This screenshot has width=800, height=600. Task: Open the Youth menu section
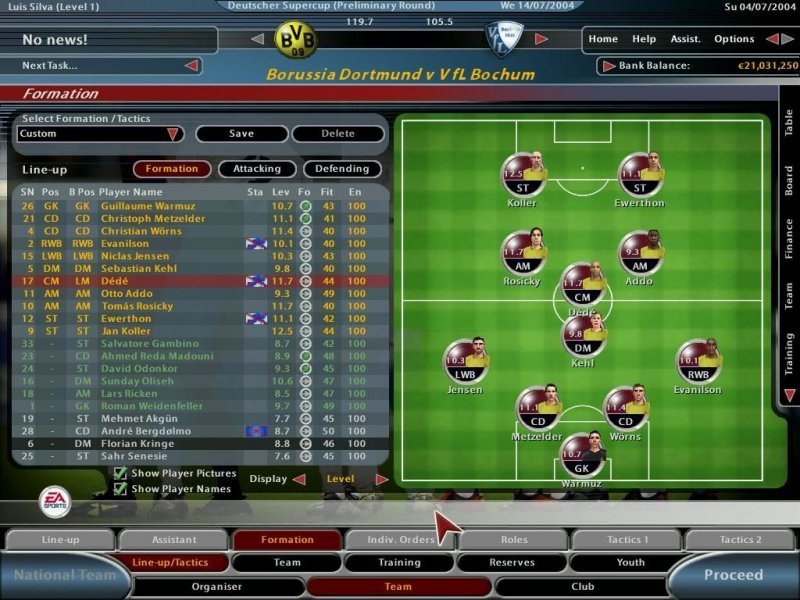click(630, 563)
